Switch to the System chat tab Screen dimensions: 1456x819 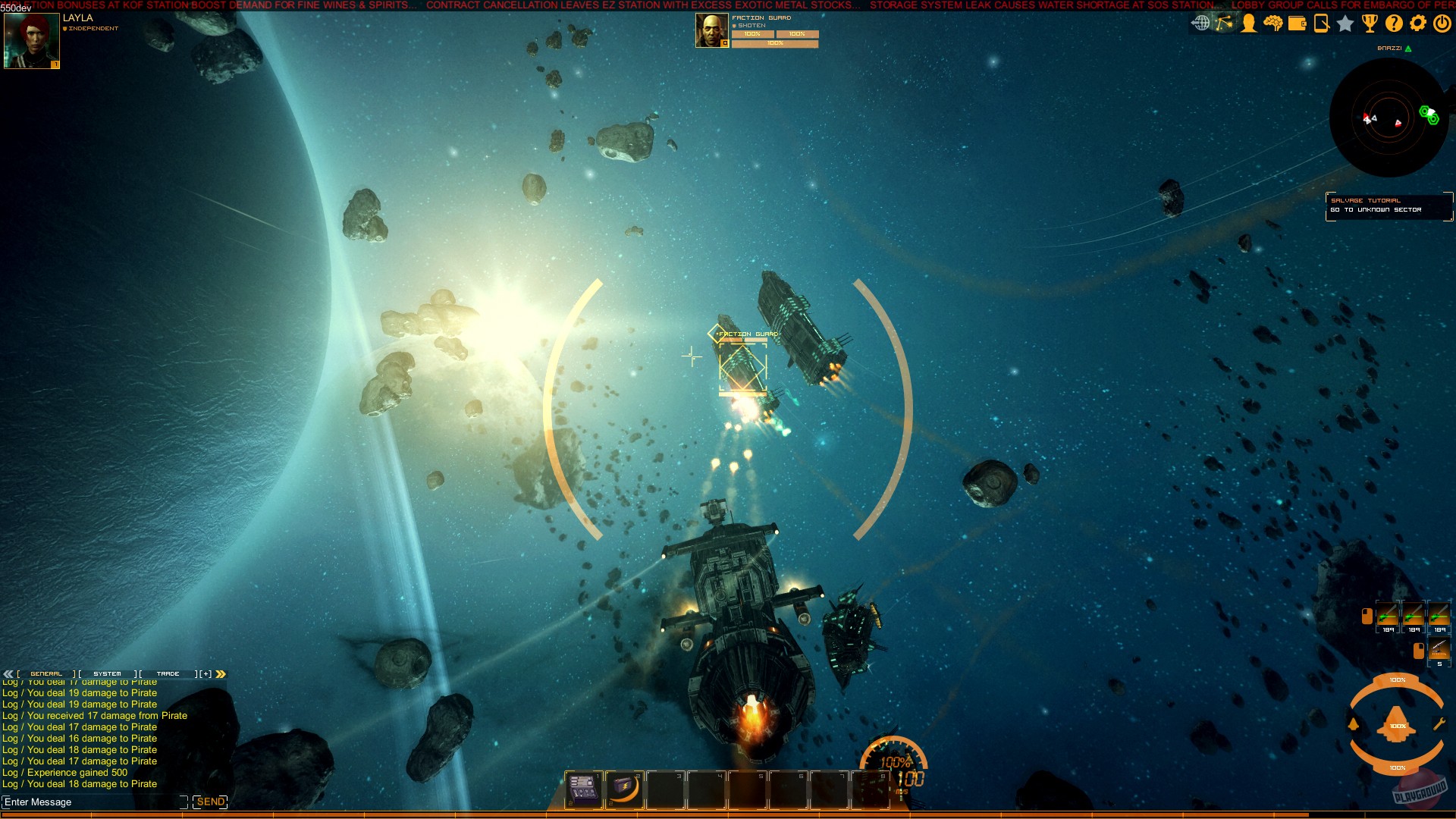[x=107, y=673]
